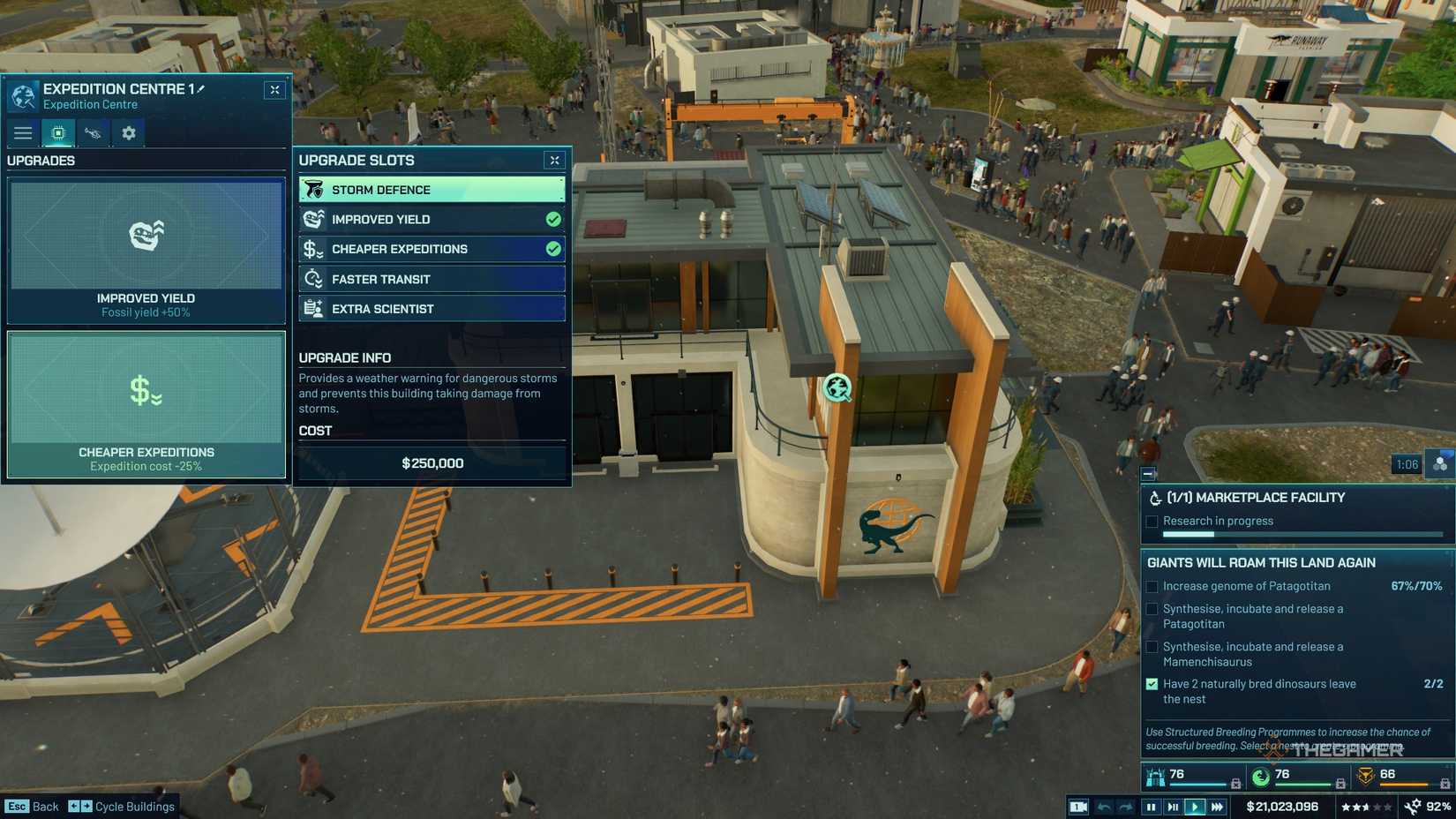
Task: Pause the game simulation
Action: pos(1152,806)
